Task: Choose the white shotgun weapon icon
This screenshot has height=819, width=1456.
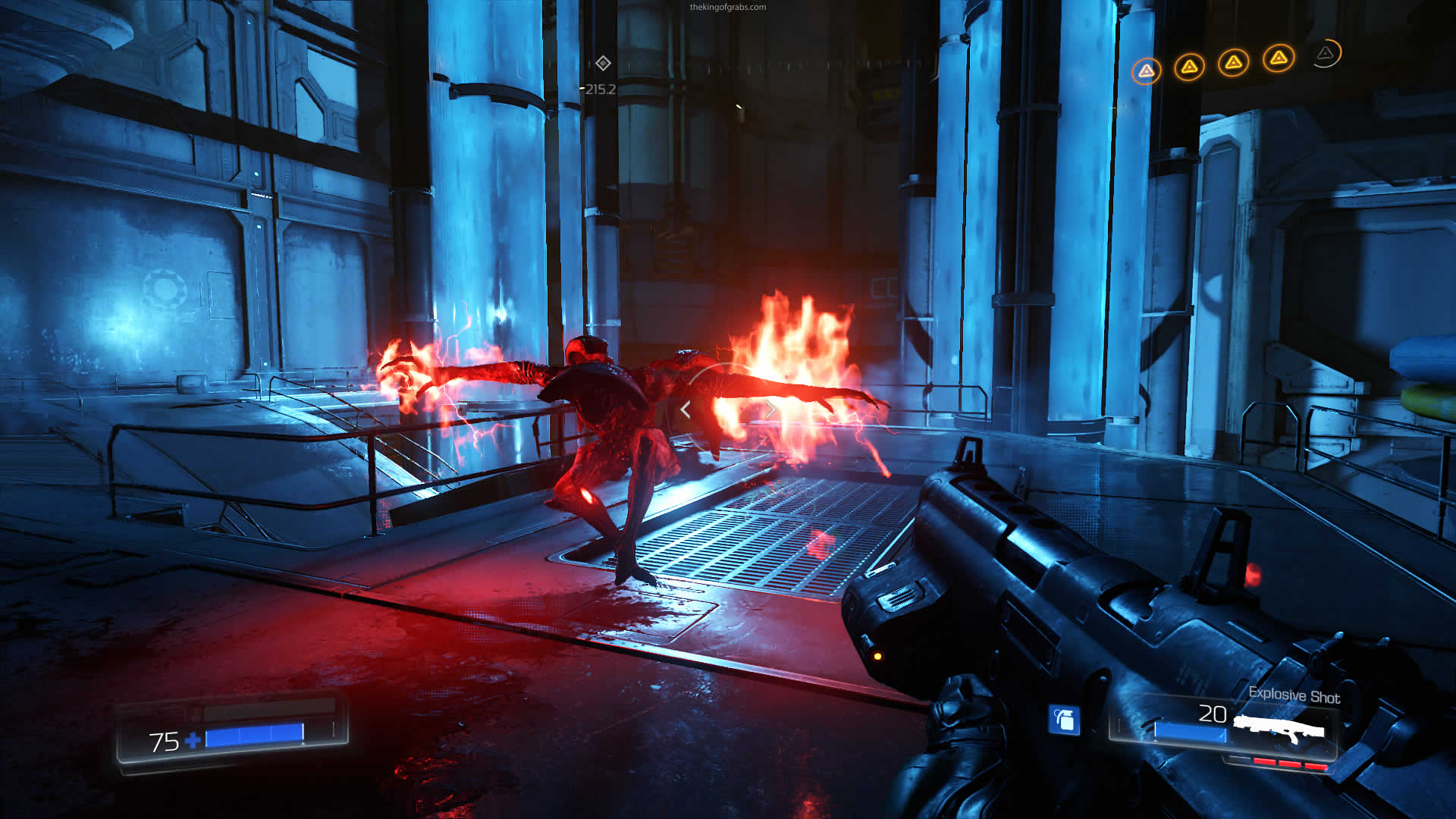Action: pos(1279,729)
